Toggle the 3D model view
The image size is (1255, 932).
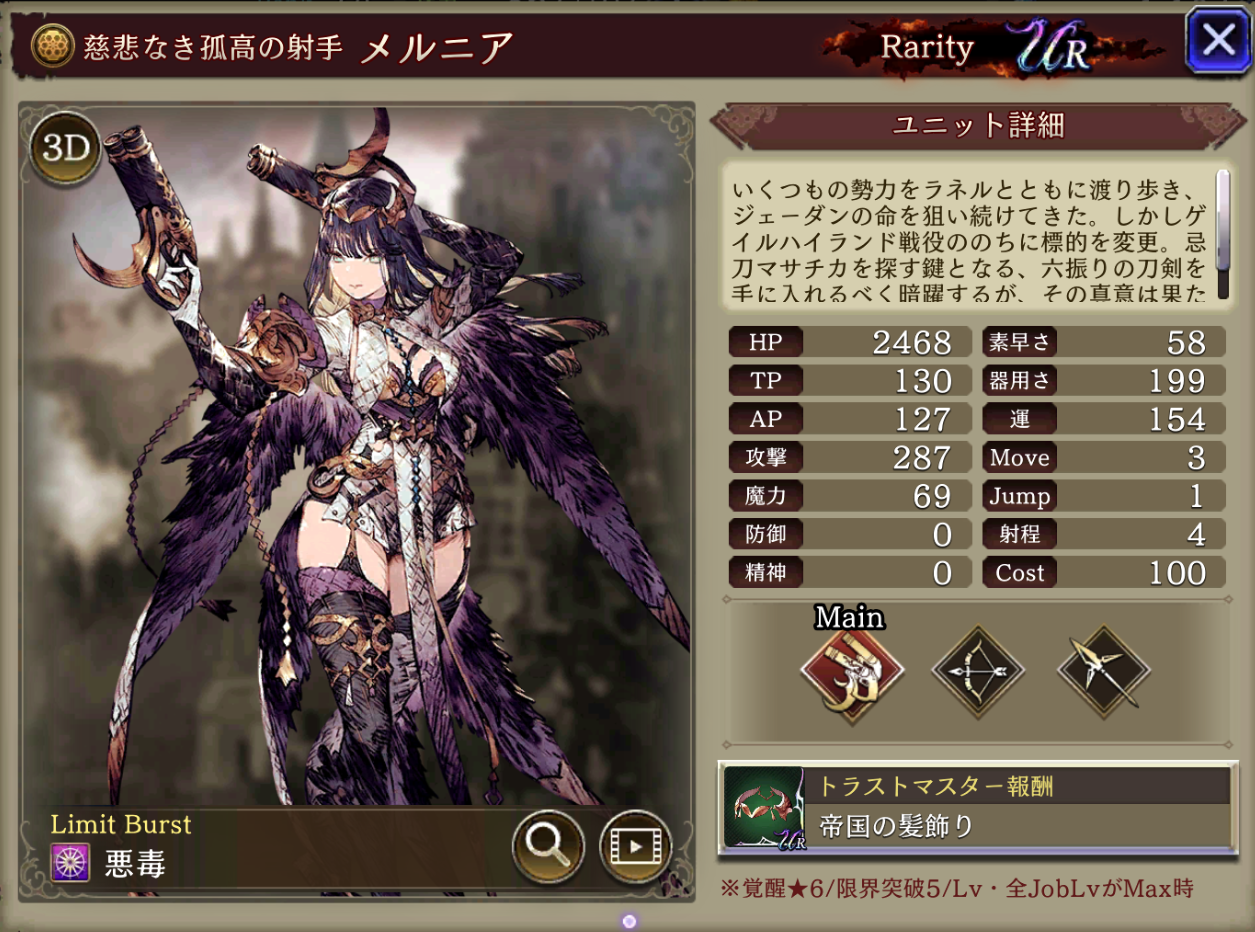66,149
